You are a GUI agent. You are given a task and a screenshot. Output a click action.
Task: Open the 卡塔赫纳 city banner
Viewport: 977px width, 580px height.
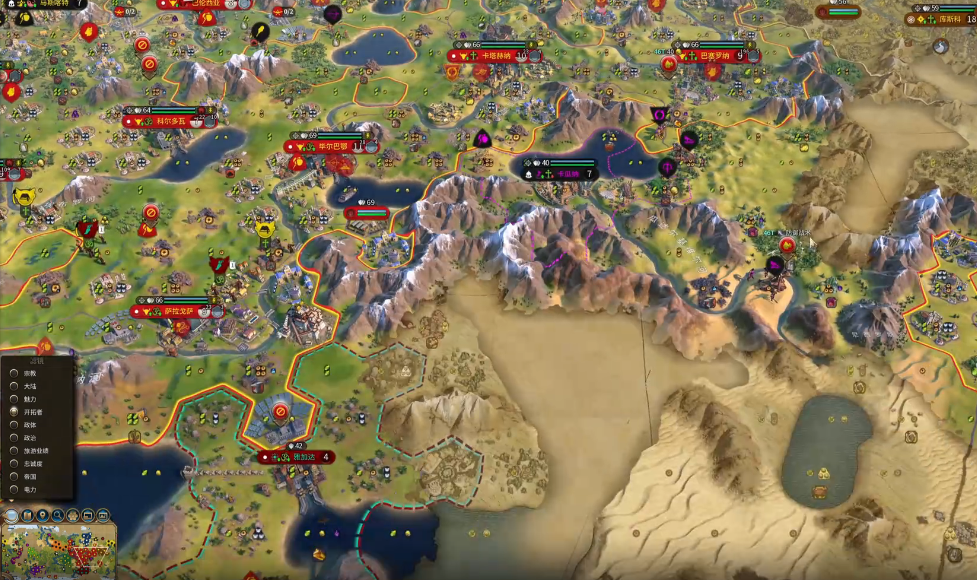tap(497, 57)
